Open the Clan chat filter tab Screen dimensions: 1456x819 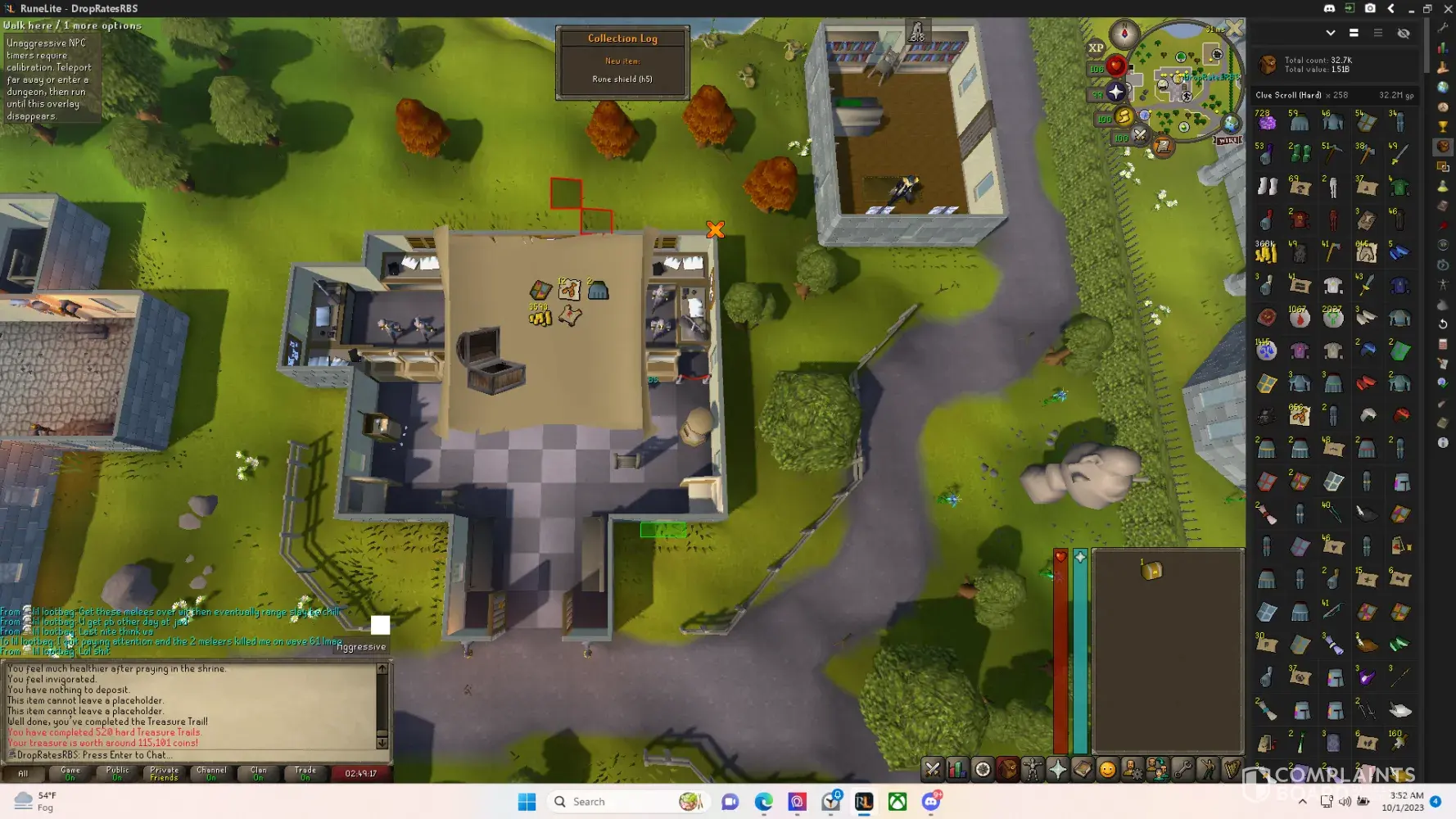click(x=258, y=773)
